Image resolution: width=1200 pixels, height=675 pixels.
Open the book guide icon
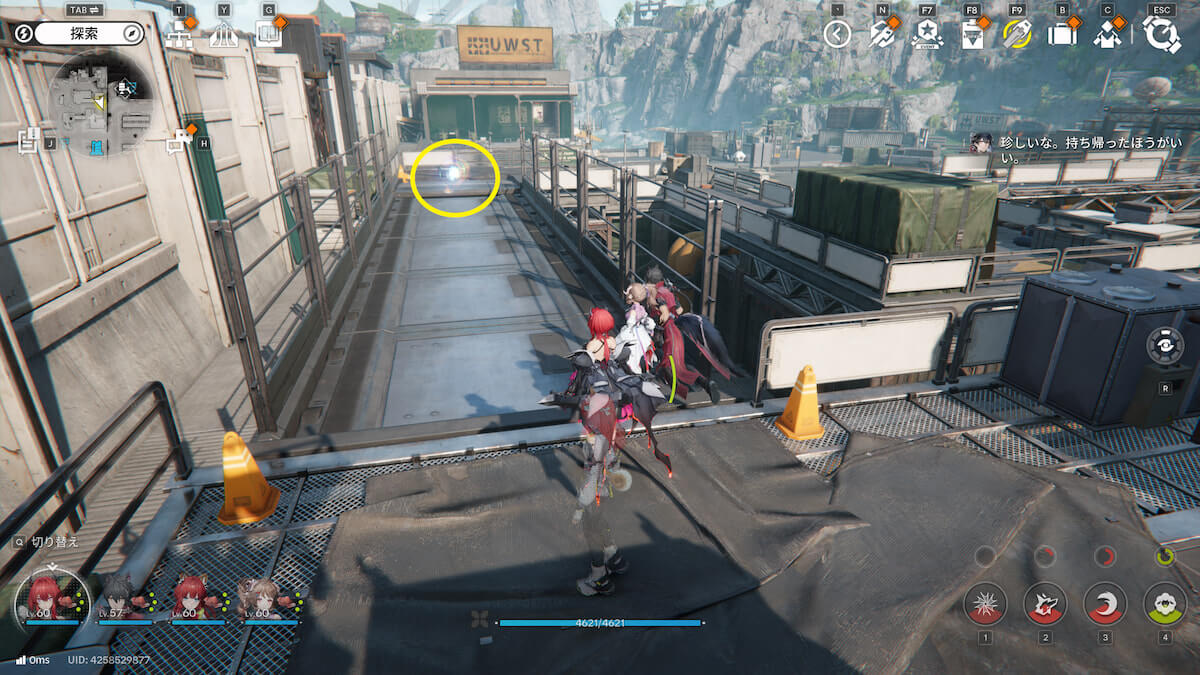point(267,35)
